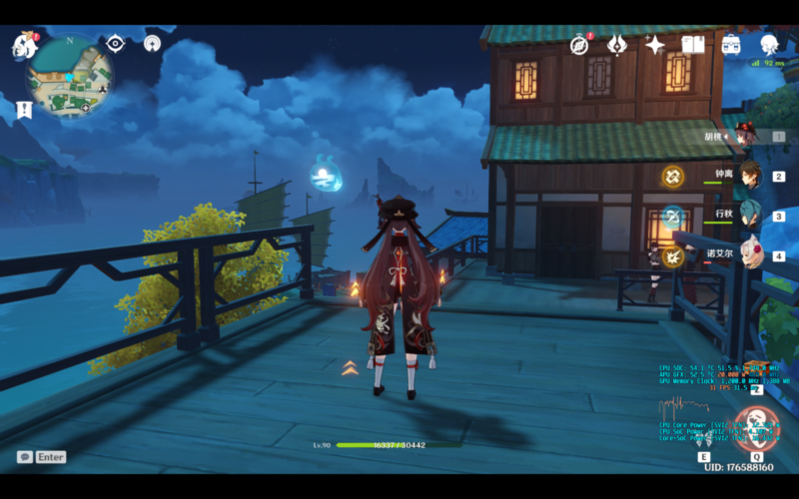The height and width of the screenshot is (499, 799).
Task: Open the character screen head icon
Action: click(769, 45)
